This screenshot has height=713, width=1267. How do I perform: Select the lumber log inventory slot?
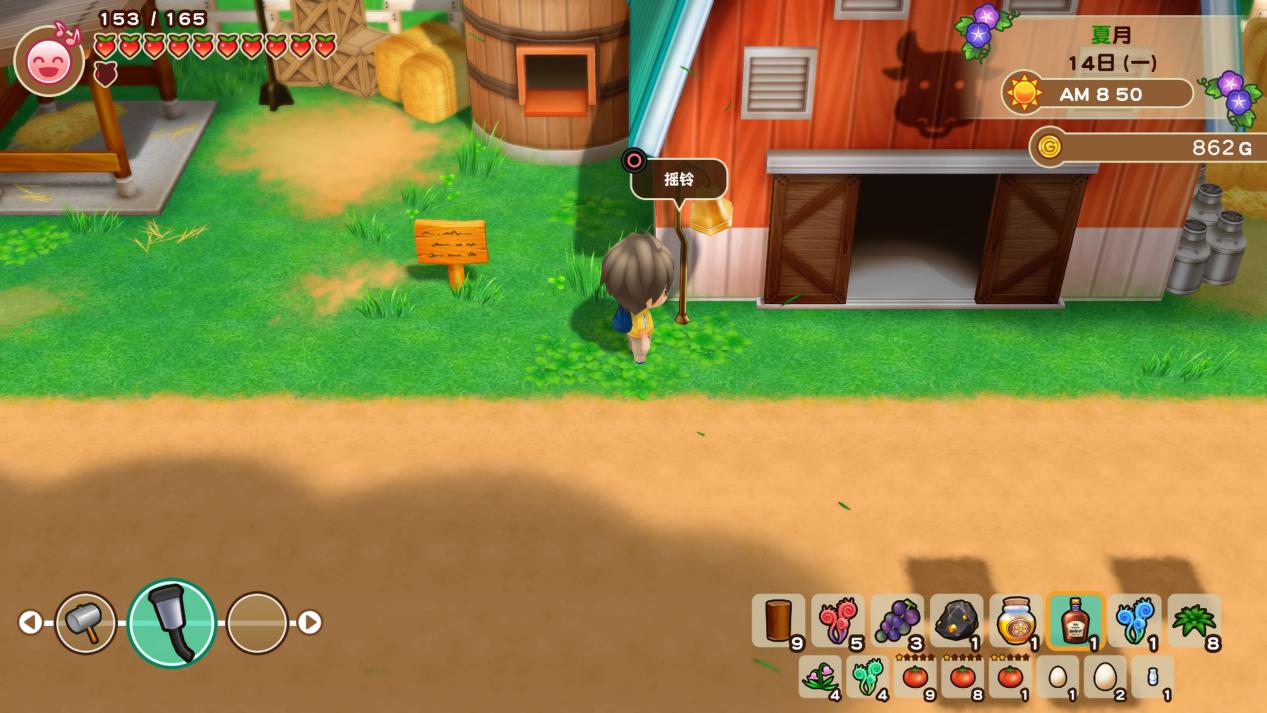coord(778,621)
